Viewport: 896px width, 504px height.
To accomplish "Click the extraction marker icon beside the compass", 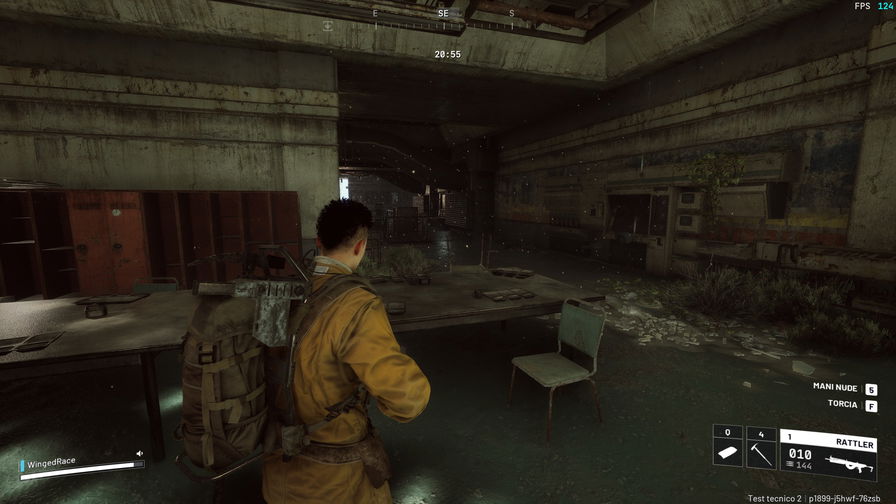I will (x=327, y=24).
